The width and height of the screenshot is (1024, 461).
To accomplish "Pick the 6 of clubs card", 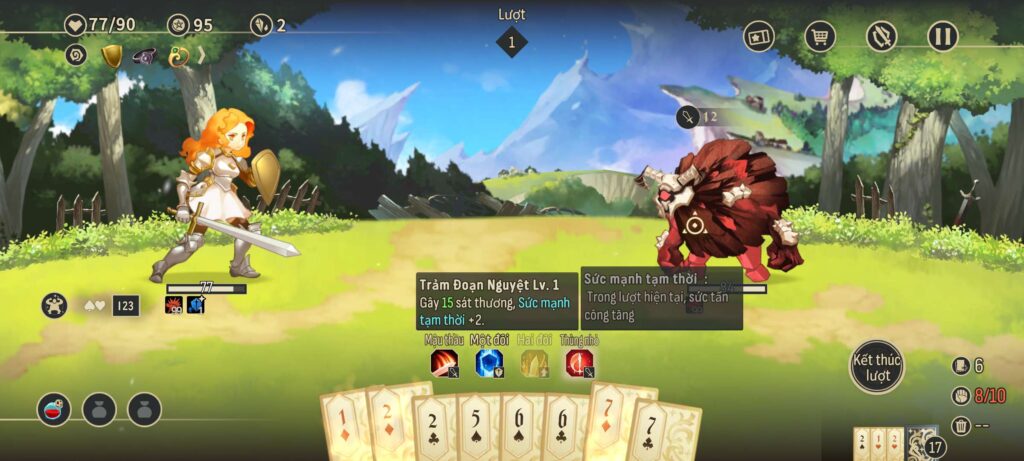I will point(564,430).
